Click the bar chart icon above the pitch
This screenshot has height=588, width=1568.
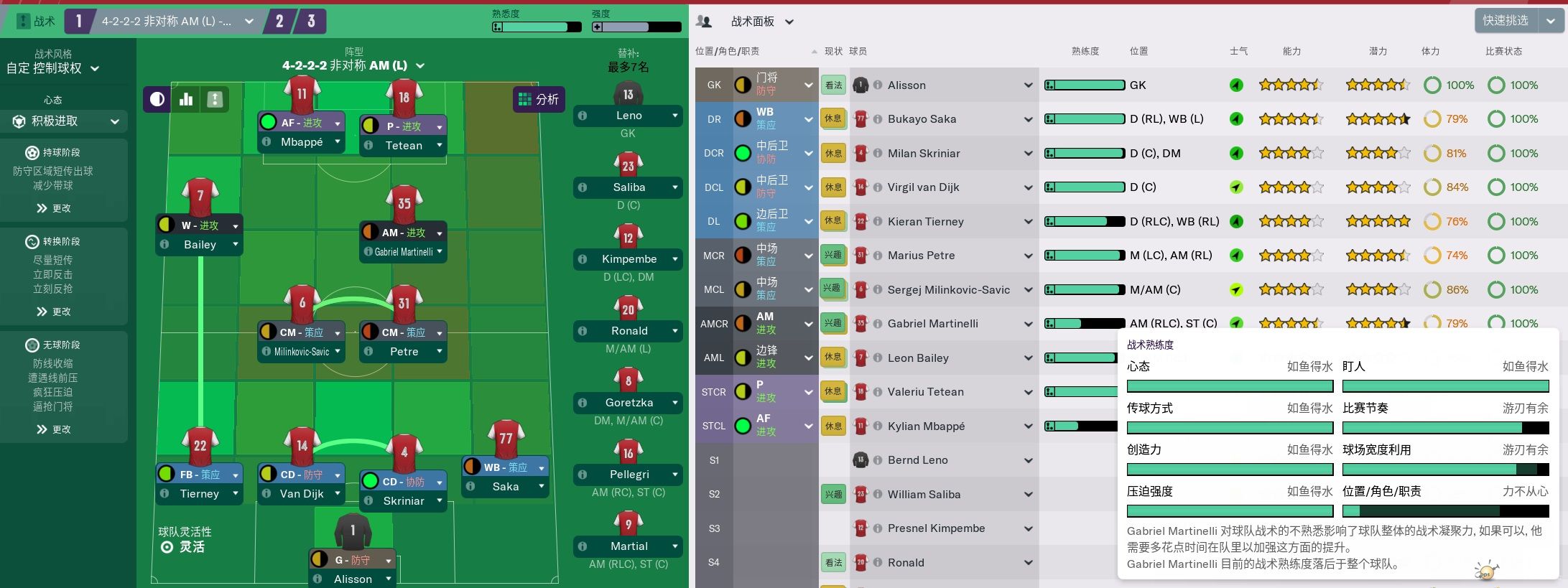coord(186,99)
